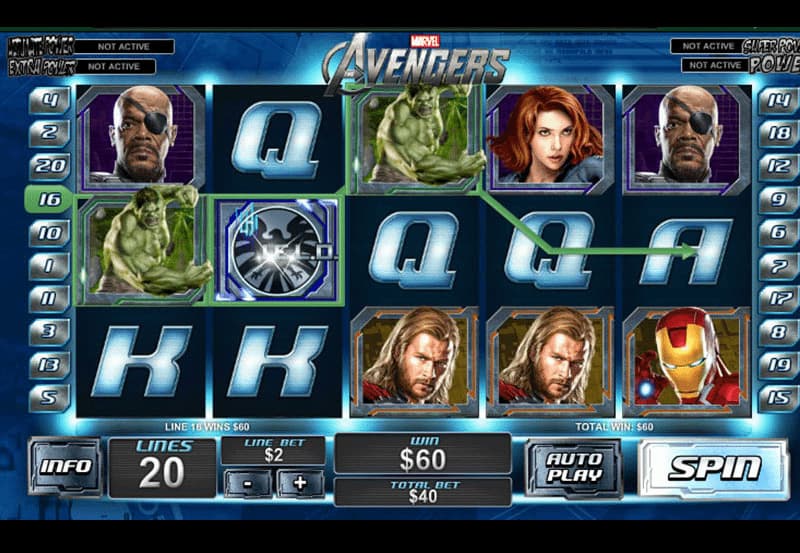This screenshot has height=553, width=800.
Task: Select payline number 15 marker
Action: click(x=777, y=396)
